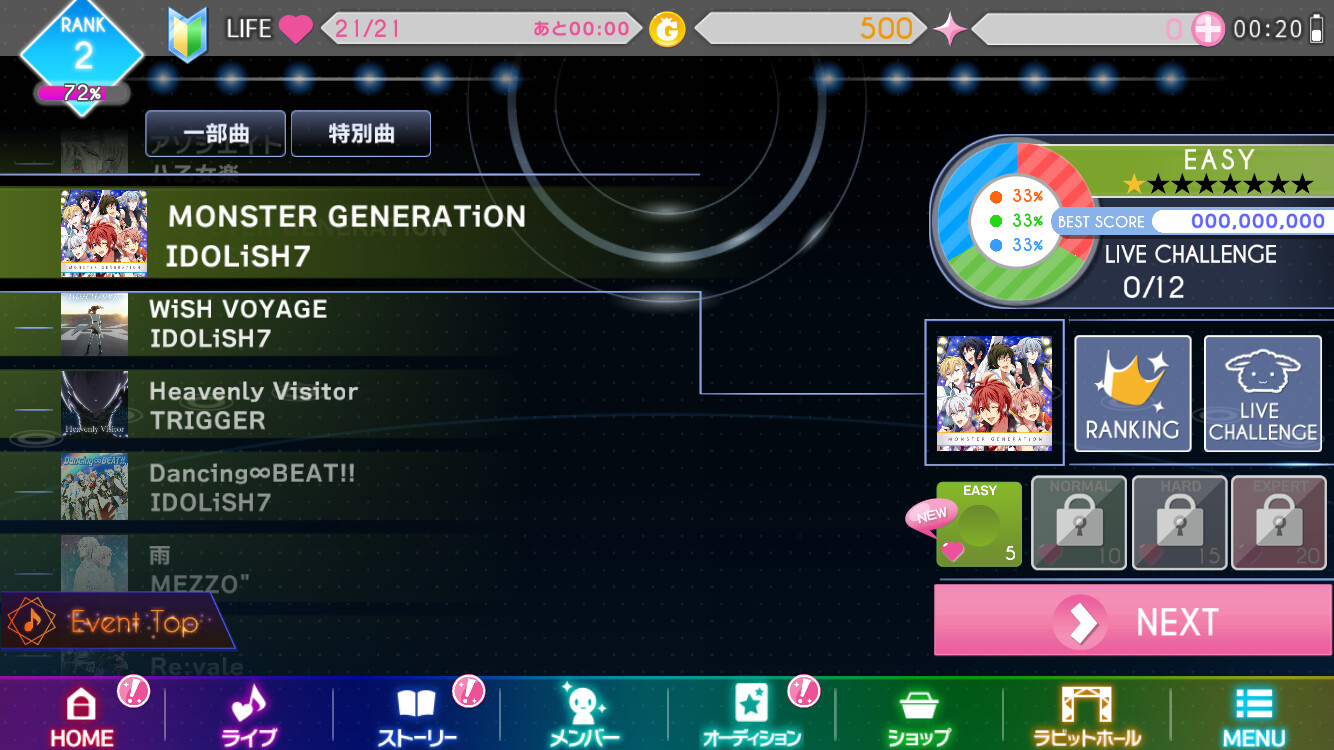The height and width of the screenshot is (750, 1334).
Task: Open the ストーリー (Story) book icon
Action: (x=416, y=705)
